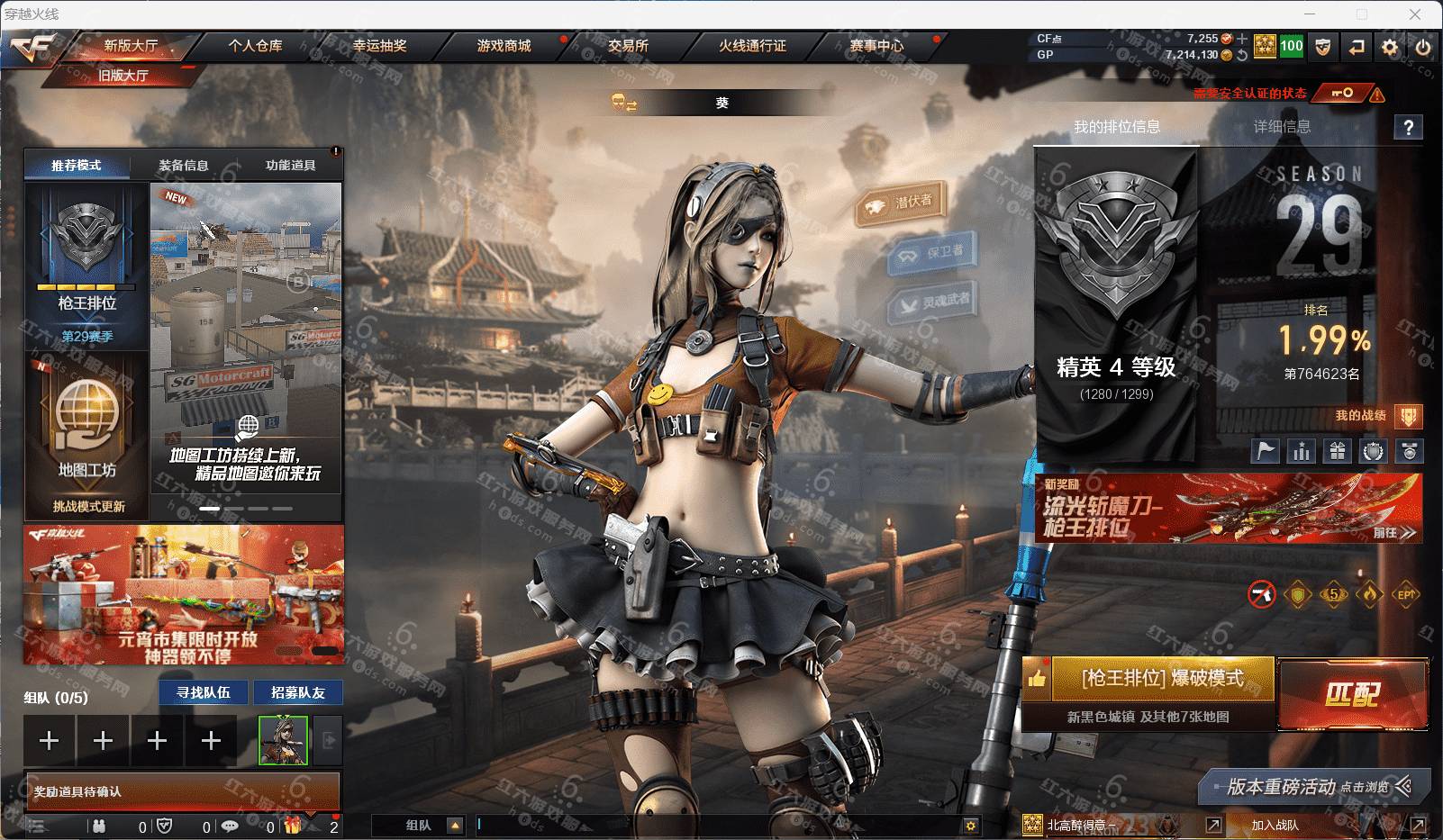Go to 游戏商城 shop

pos(504,45)
